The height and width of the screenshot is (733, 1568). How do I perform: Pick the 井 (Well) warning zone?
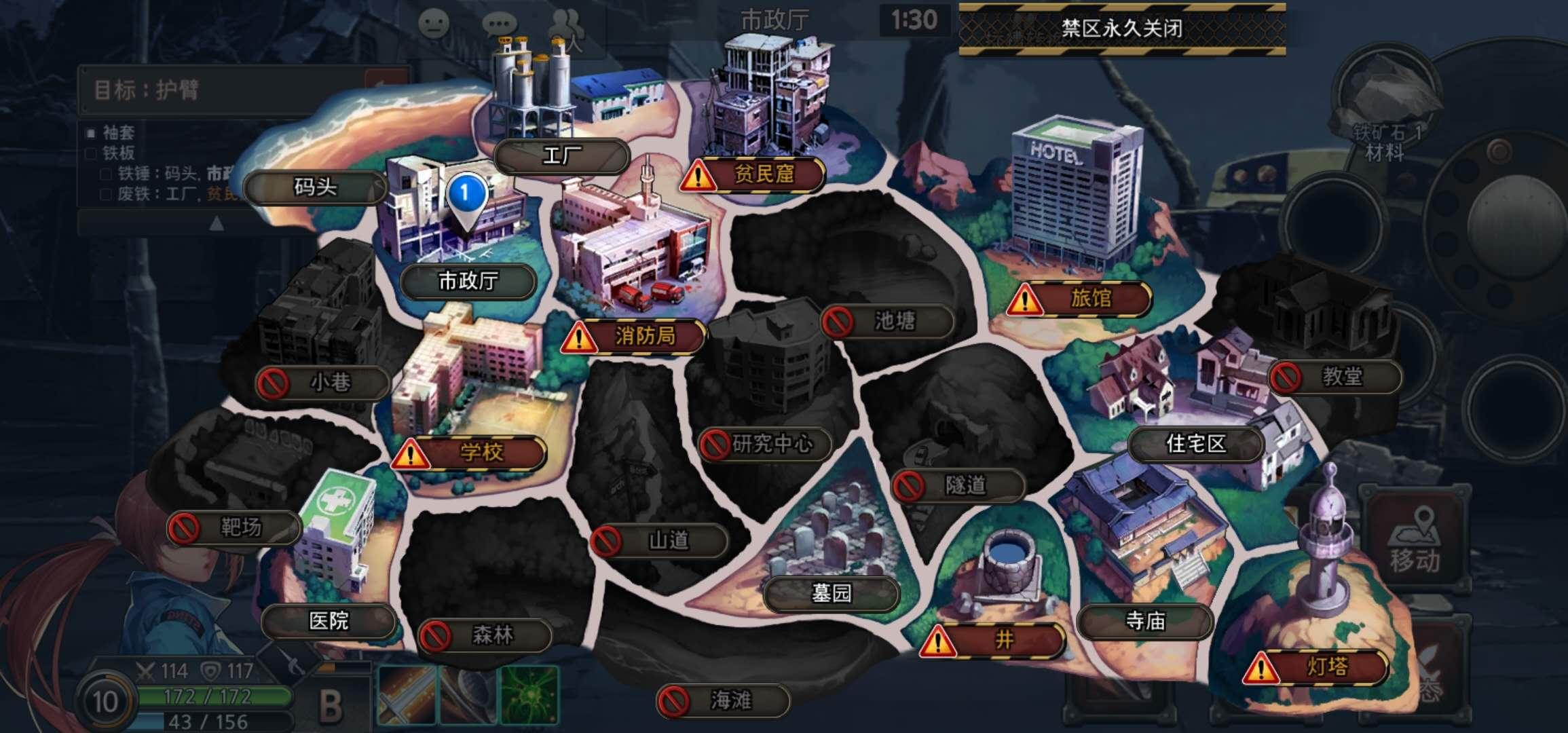tap(992, 640)
